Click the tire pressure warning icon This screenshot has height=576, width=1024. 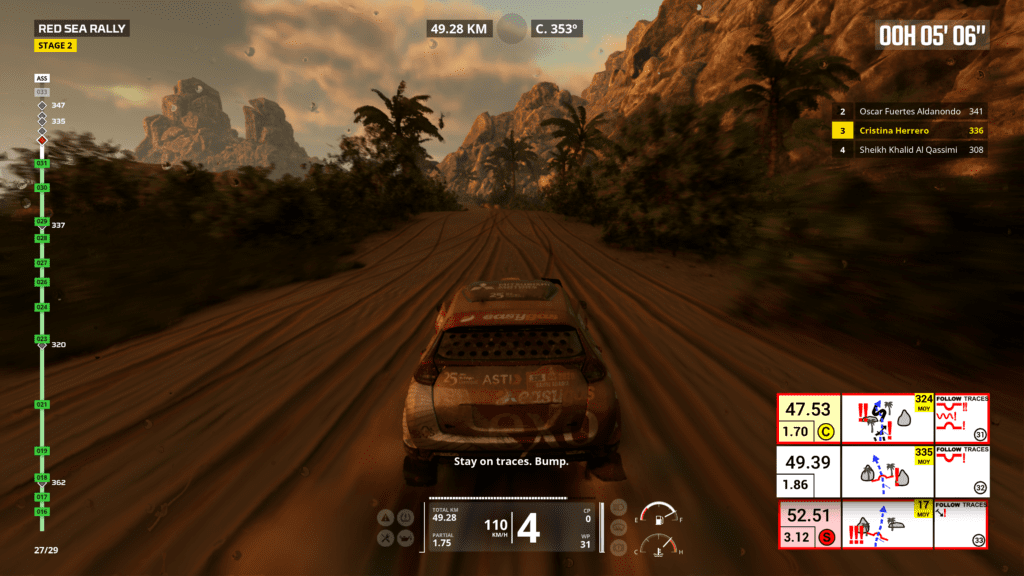point(405,518)
